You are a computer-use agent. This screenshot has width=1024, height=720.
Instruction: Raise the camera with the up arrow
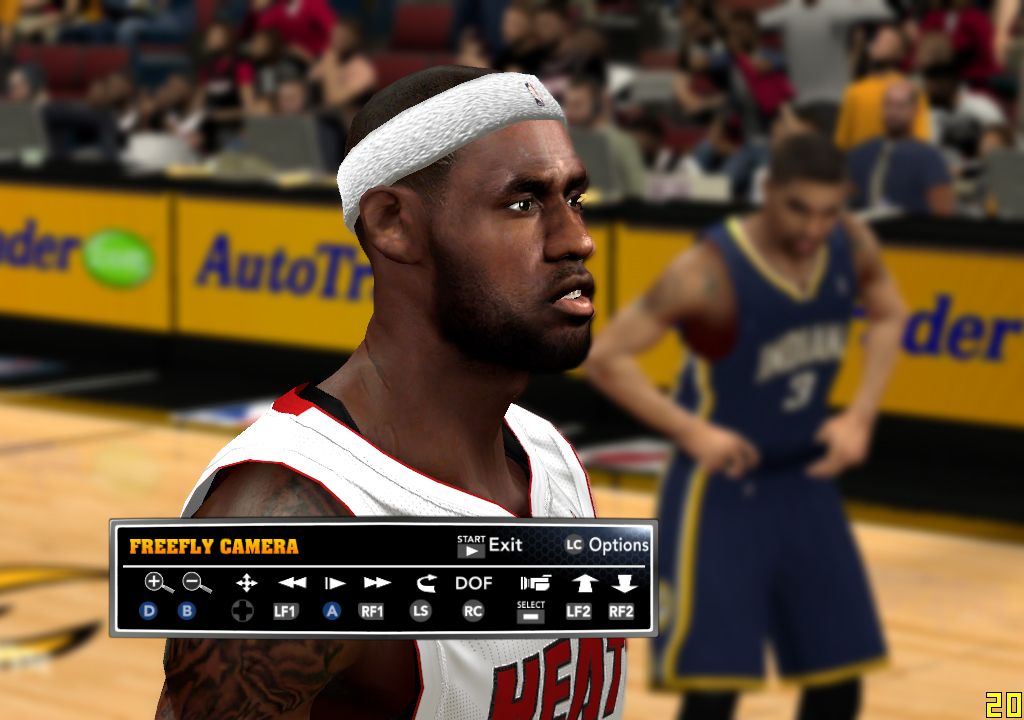point(583,582)
